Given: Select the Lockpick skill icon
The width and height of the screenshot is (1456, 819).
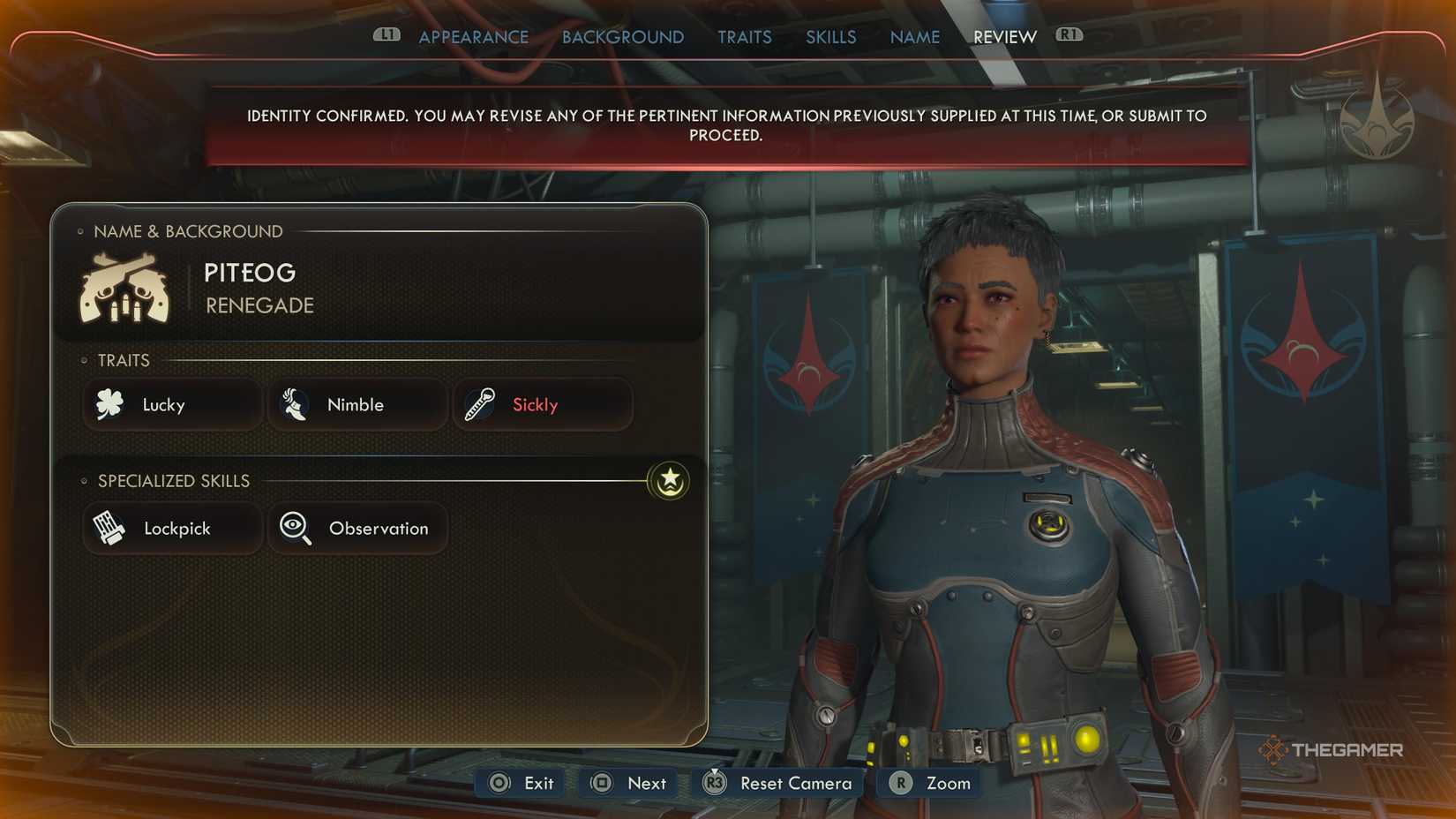Looking at the screenshot, I should coord(110,528).
